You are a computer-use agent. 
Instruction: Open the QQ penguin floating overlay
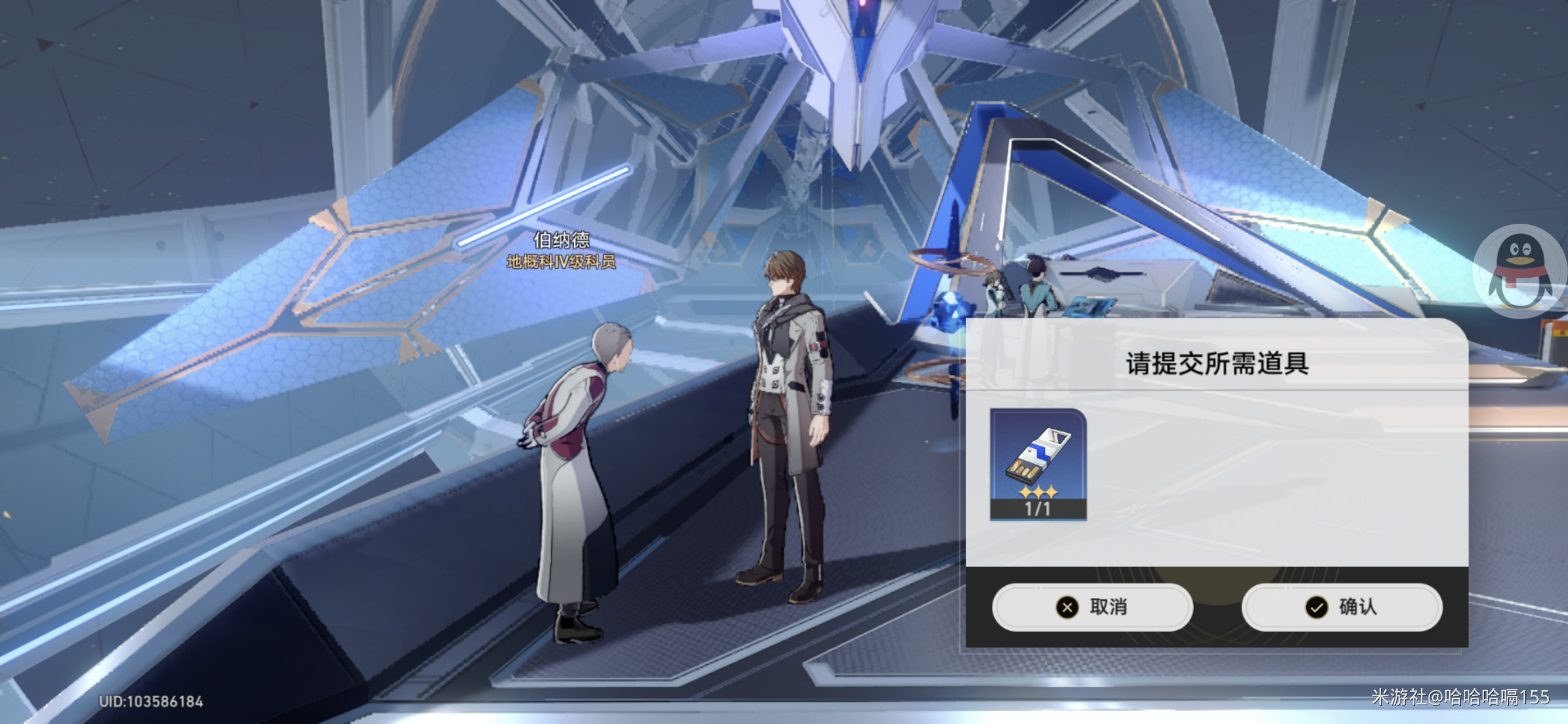tap(1520, 271)
